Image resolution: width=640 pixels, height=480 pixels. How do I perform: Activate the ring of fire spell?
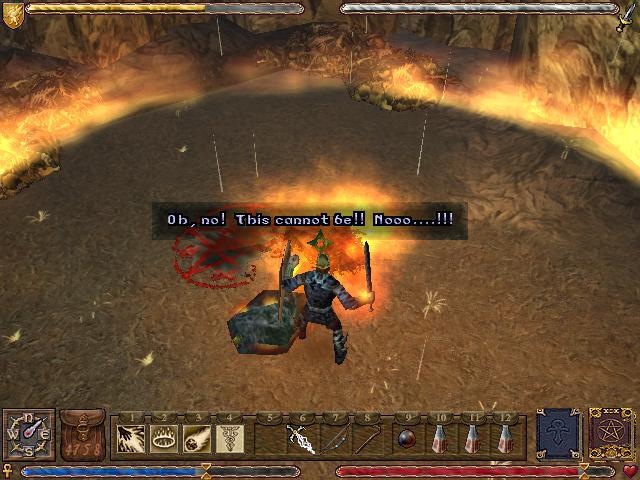tap(164, 438)
